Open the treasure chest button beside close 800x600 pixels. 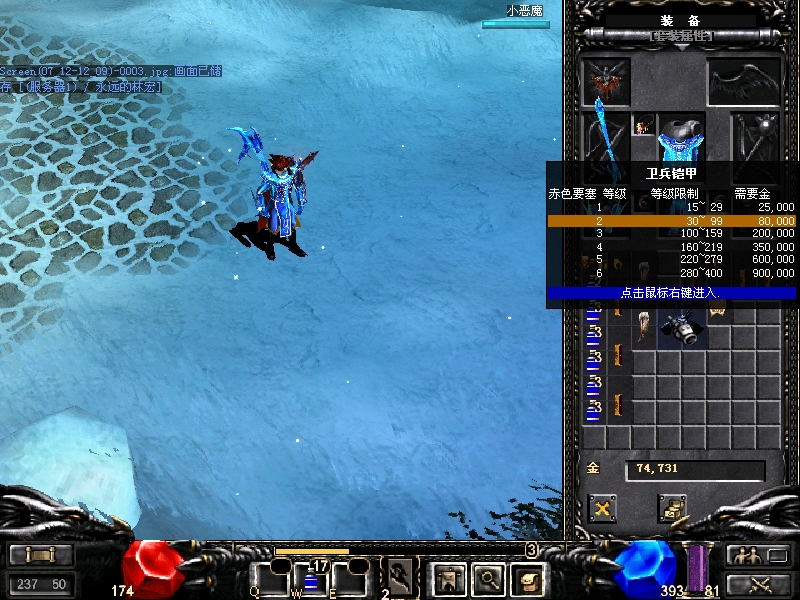(671, 509)
